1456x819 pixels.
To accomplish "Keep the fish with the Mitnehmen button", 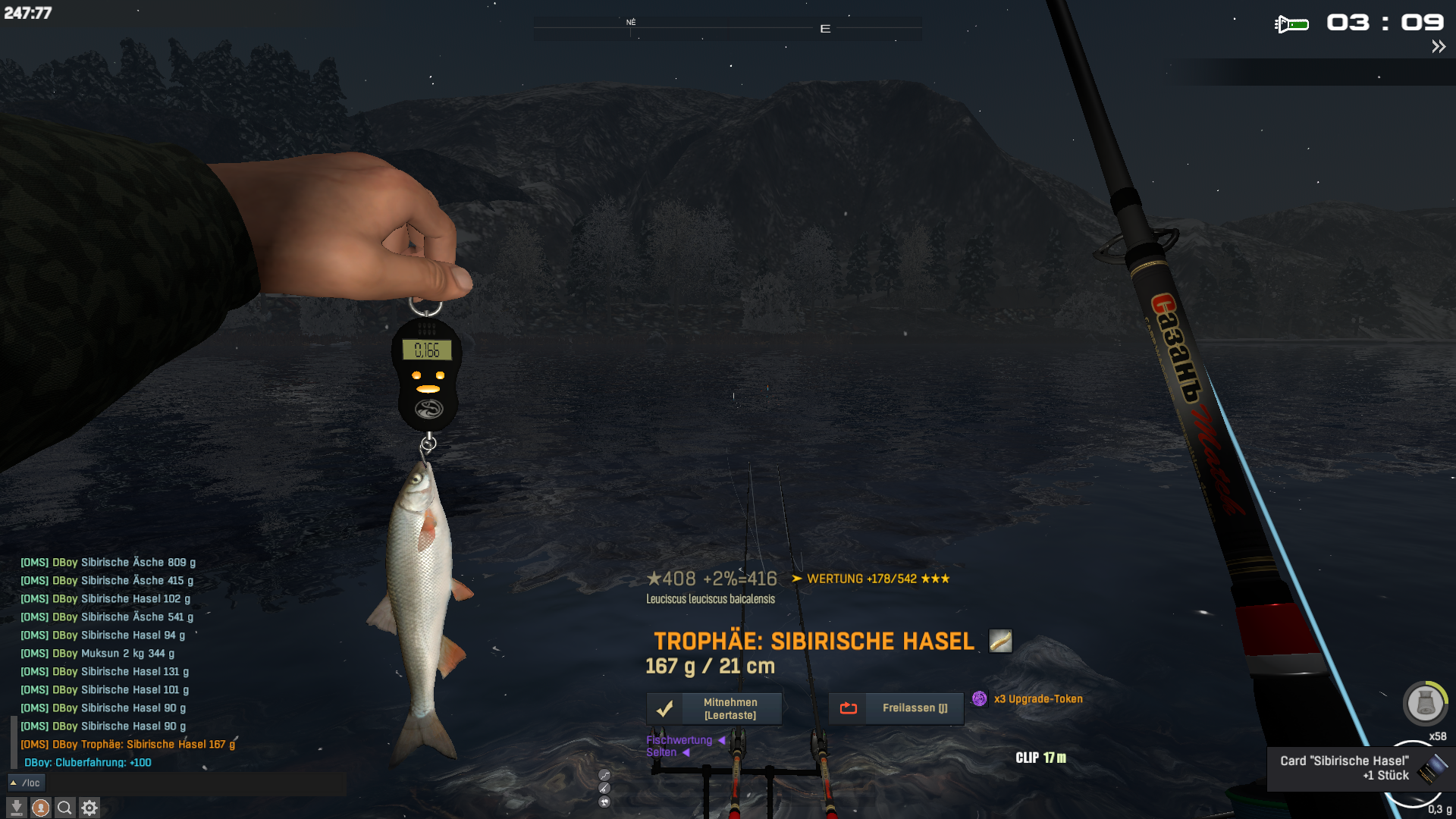I will [714, 709].
